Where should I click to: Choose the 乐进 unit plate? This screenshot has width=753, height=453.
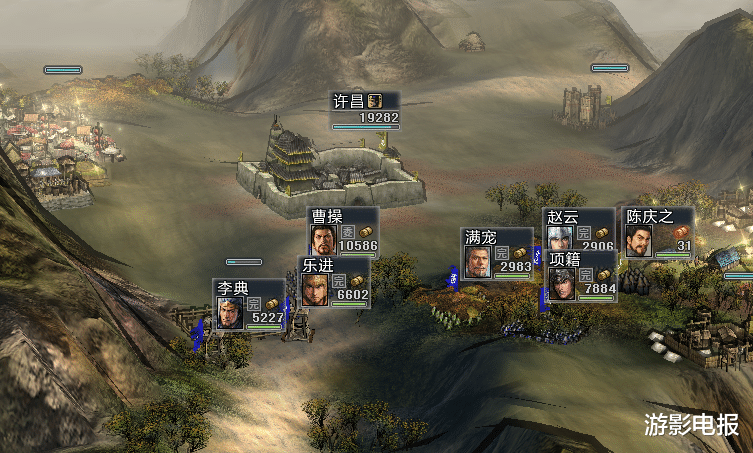335,283
